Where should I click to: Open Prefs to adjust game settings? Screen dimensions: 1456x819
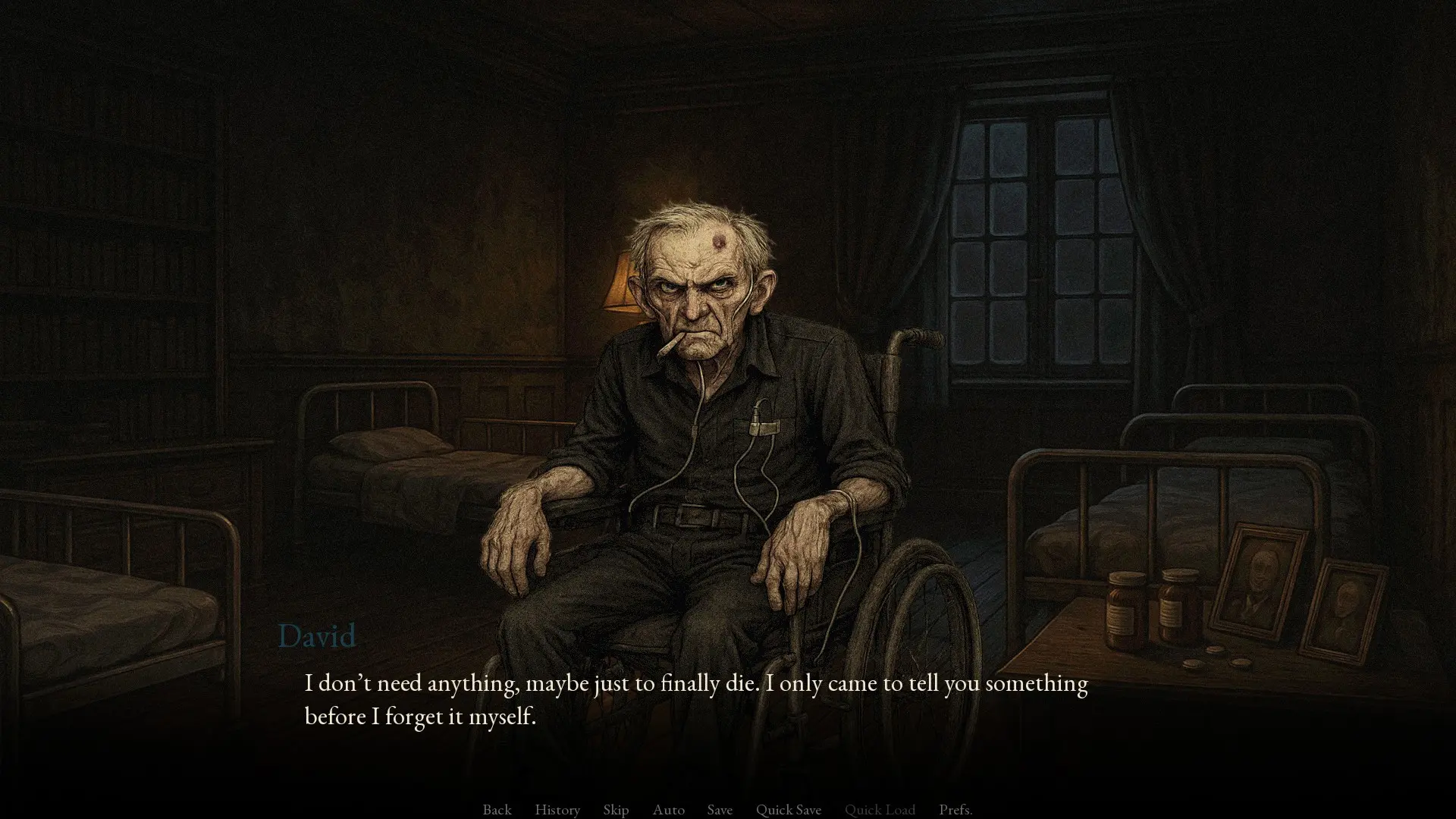coord(955,809)
